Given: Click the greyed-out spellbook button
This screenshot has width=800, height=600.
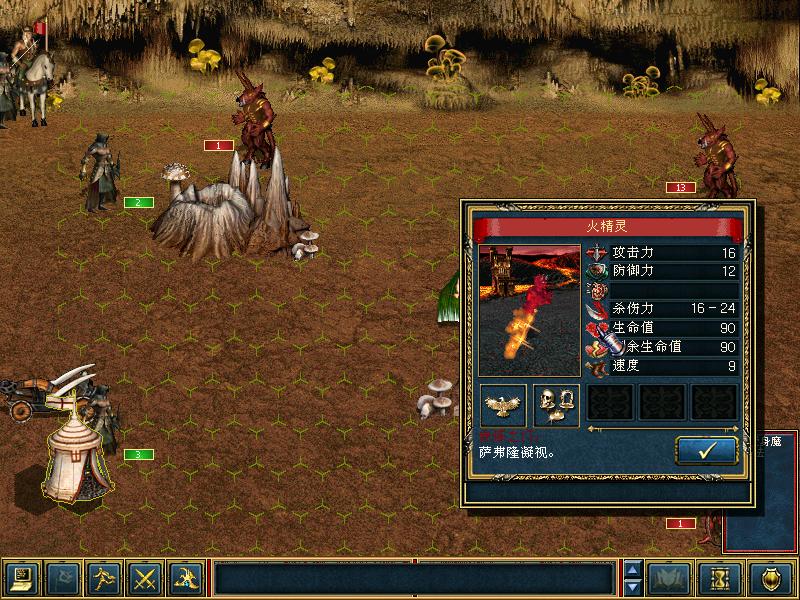Looking at the screenshot, I should 669,578.
